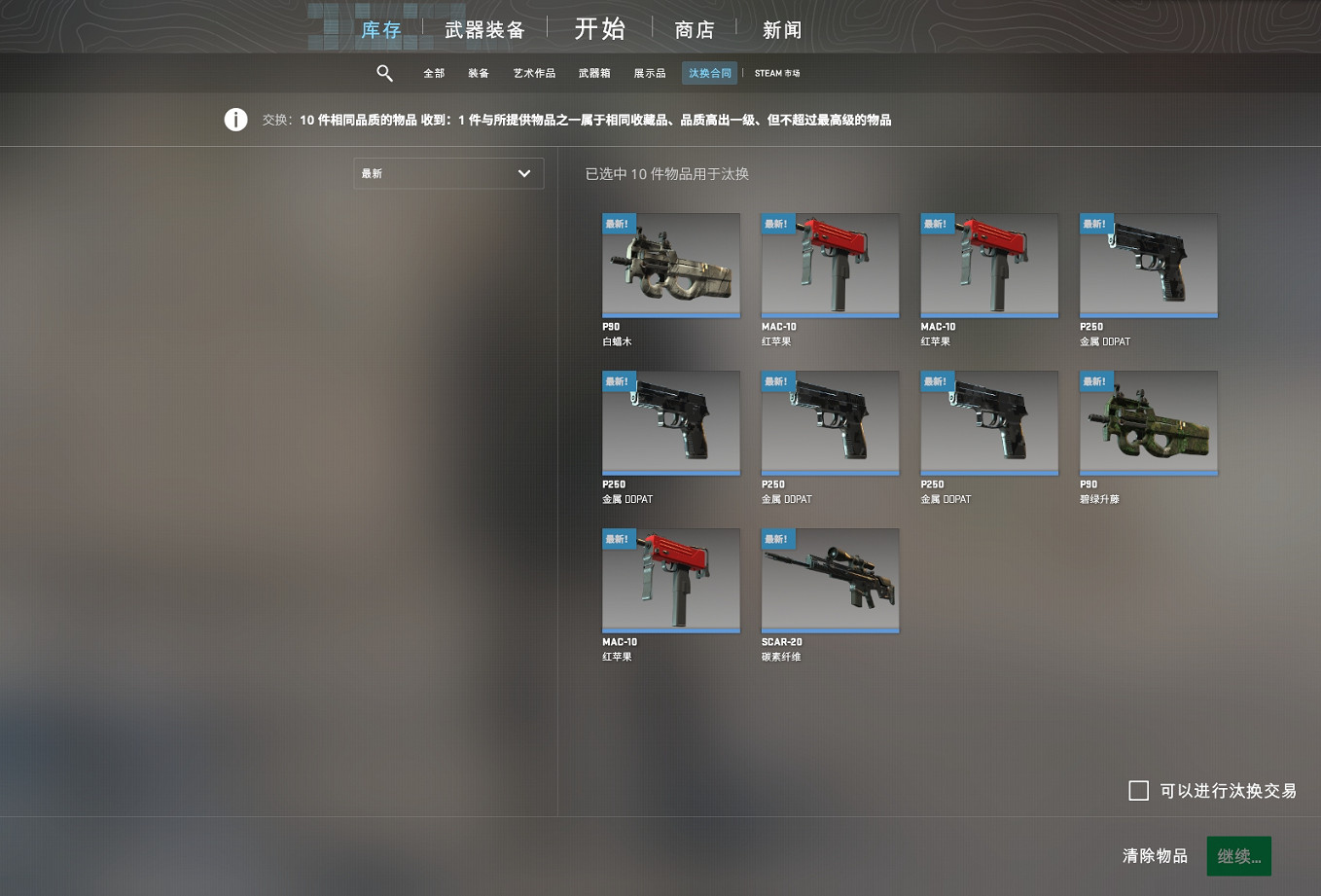
Task: Open the 商店 menu
Action: [694, 29]
